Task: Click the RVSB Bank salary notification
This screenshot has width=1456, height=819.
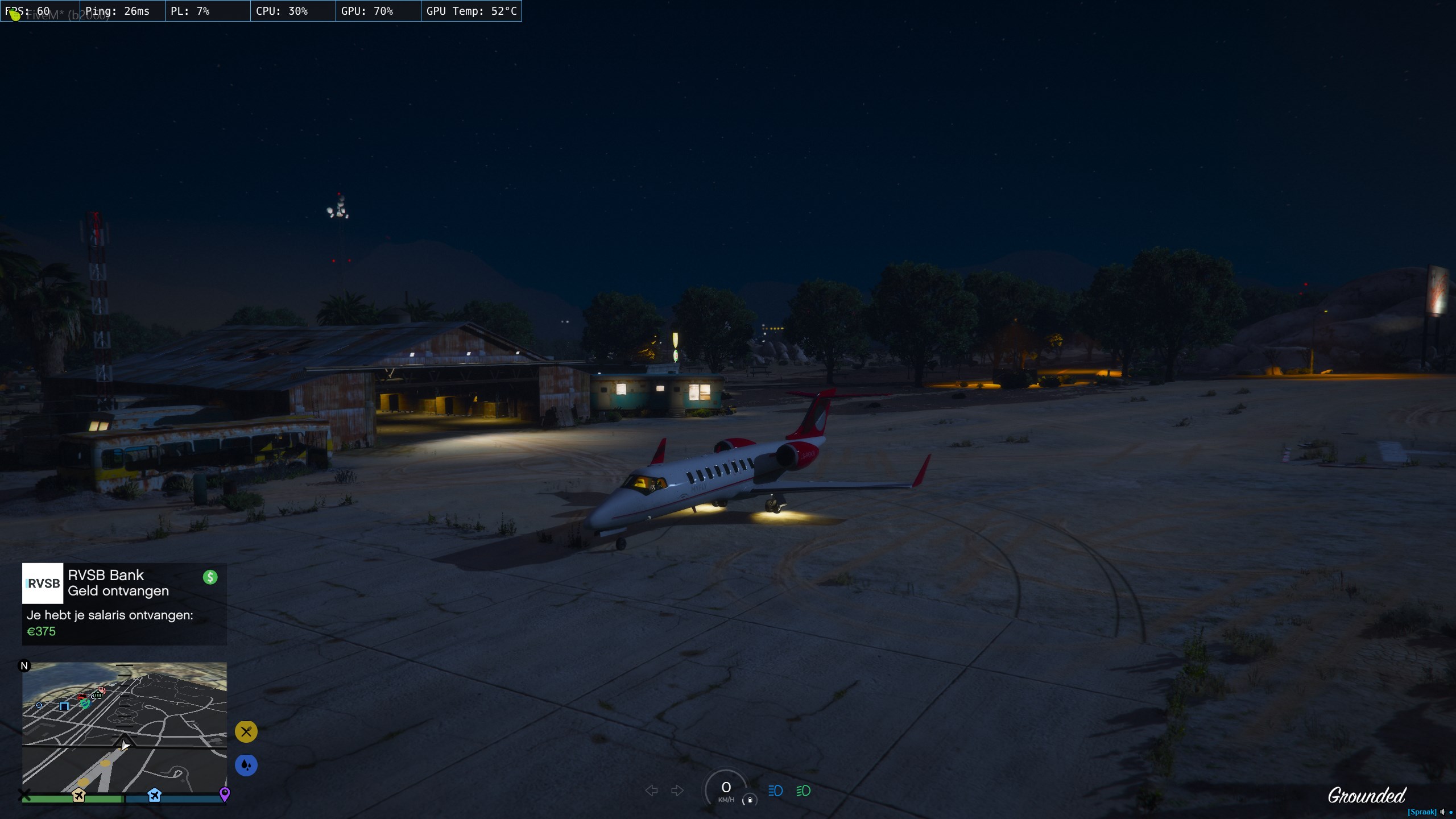Action: coord(124,603)
